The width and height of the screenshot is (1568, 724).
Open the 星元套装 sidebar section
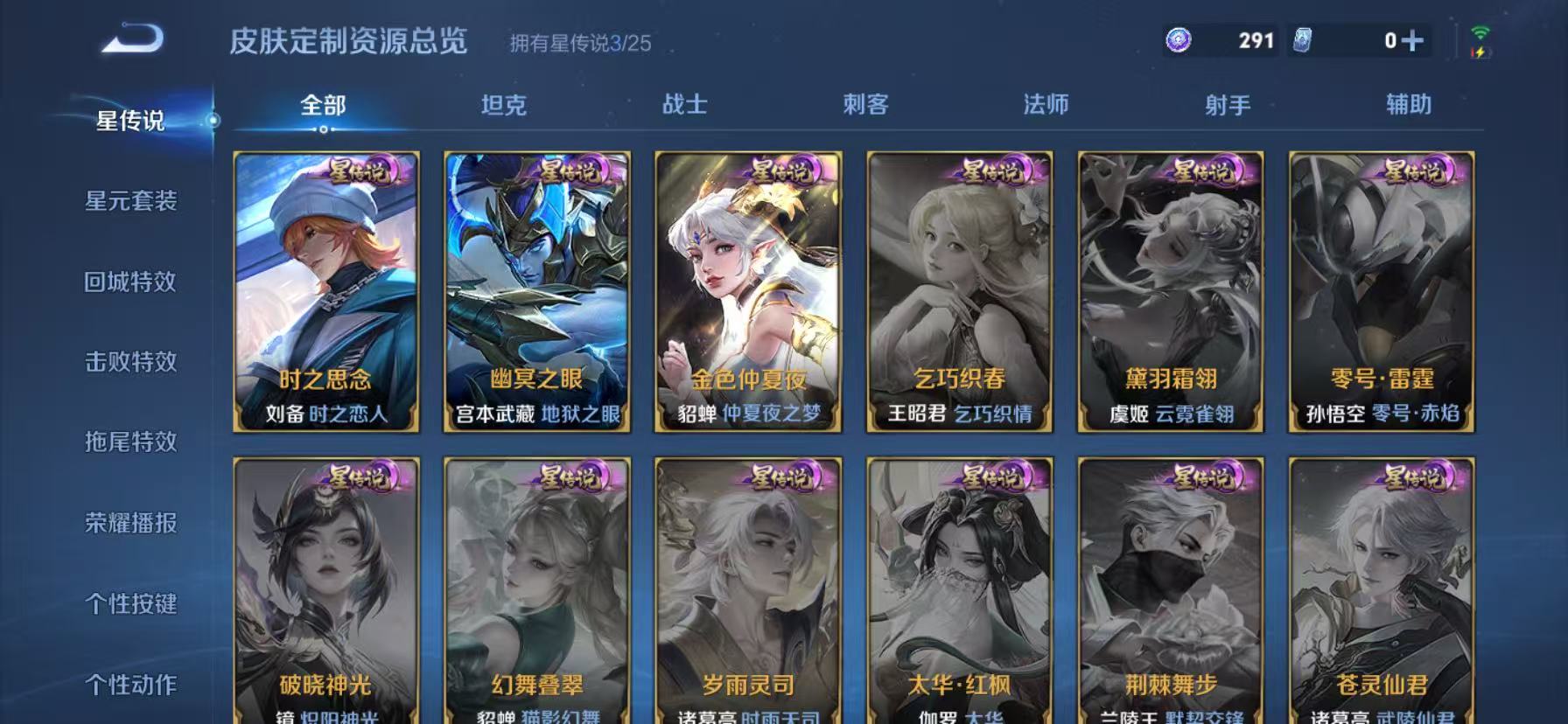tap(133, 202)
